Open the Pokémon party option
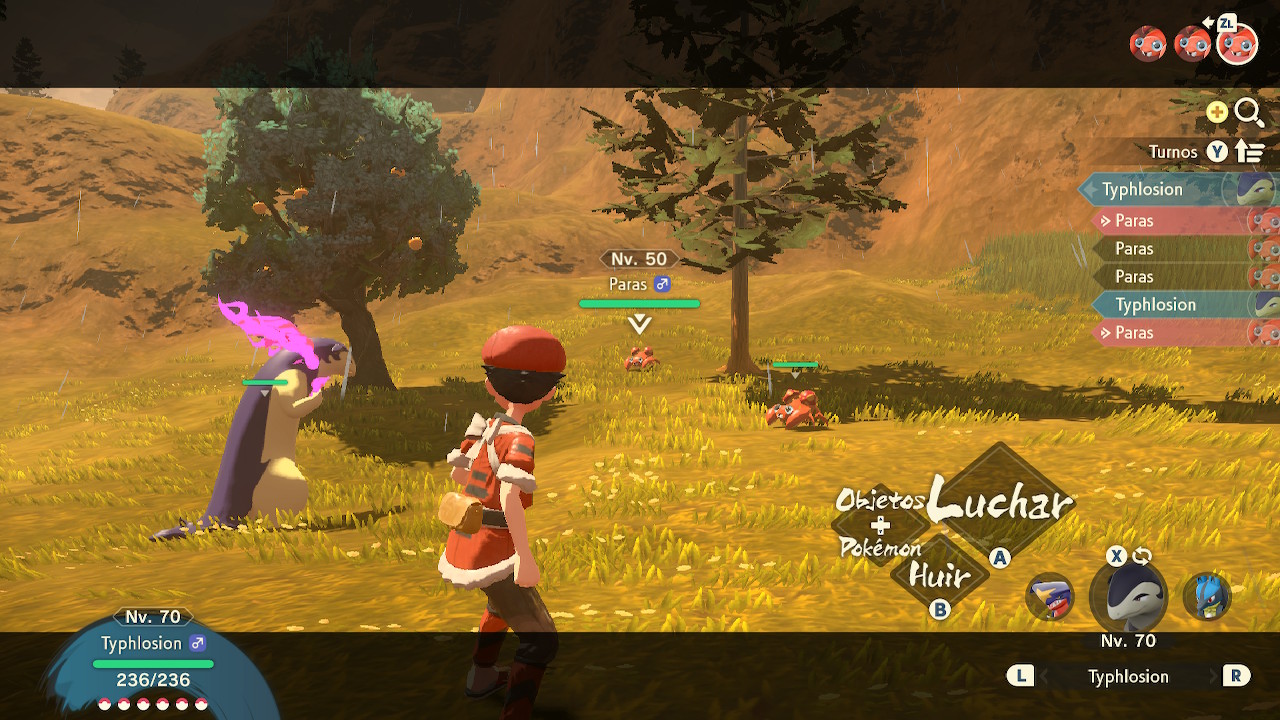The width and height of the screenshot is (1280, 720). [x=880, y=547]
